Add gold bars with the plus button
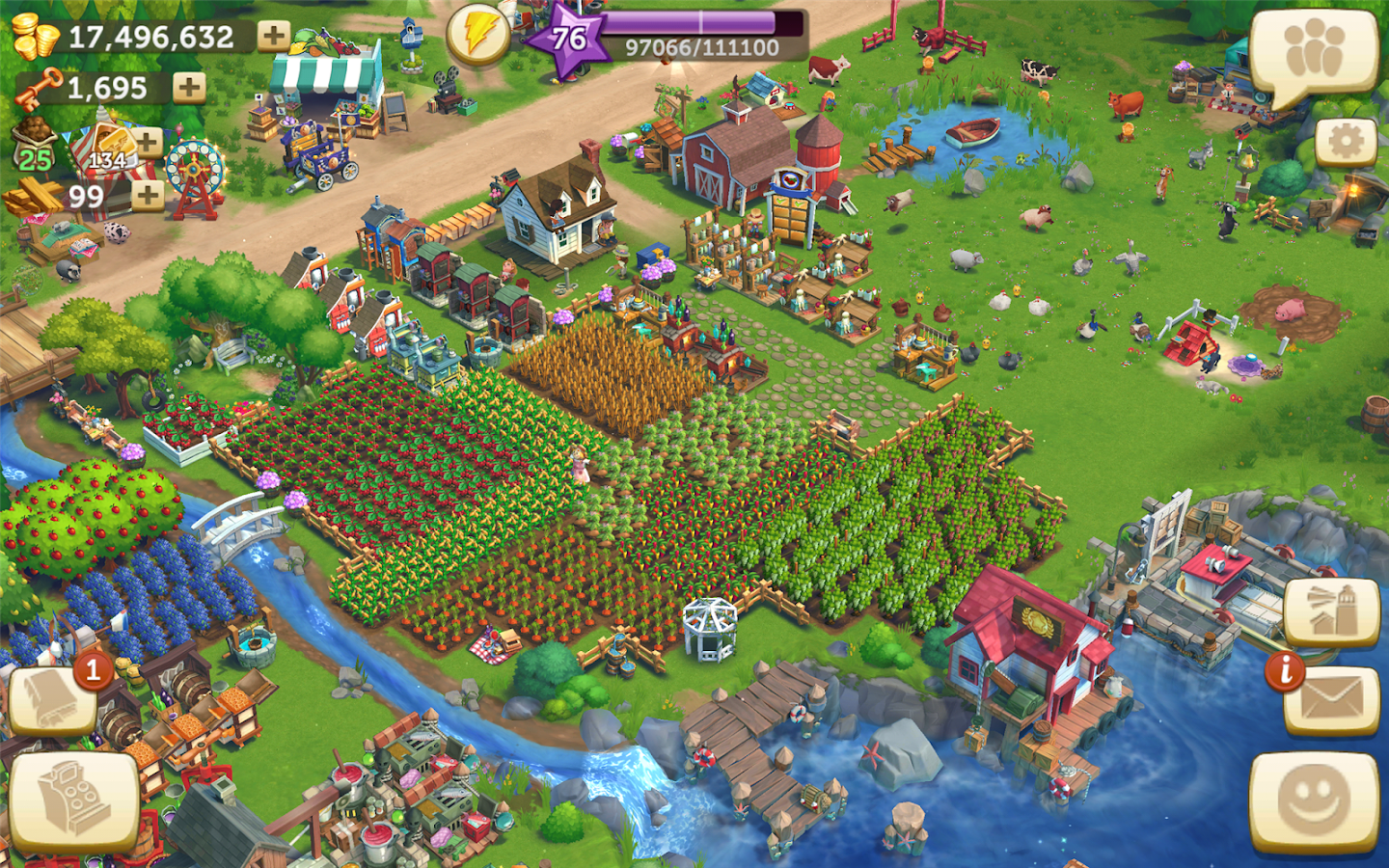Viewport: 1389px width, 868px height. click(x=147, y=196)
